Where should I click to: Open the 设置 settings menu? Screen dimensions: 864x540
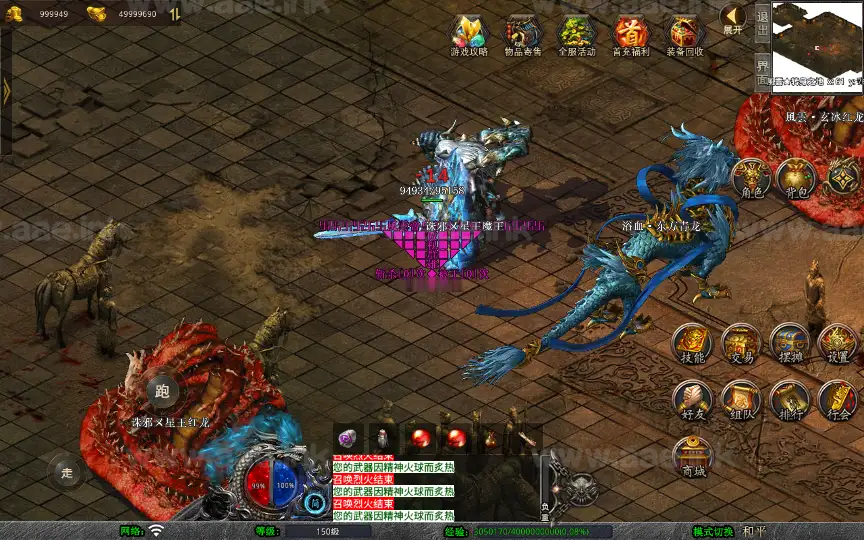(x=838, y=342)
